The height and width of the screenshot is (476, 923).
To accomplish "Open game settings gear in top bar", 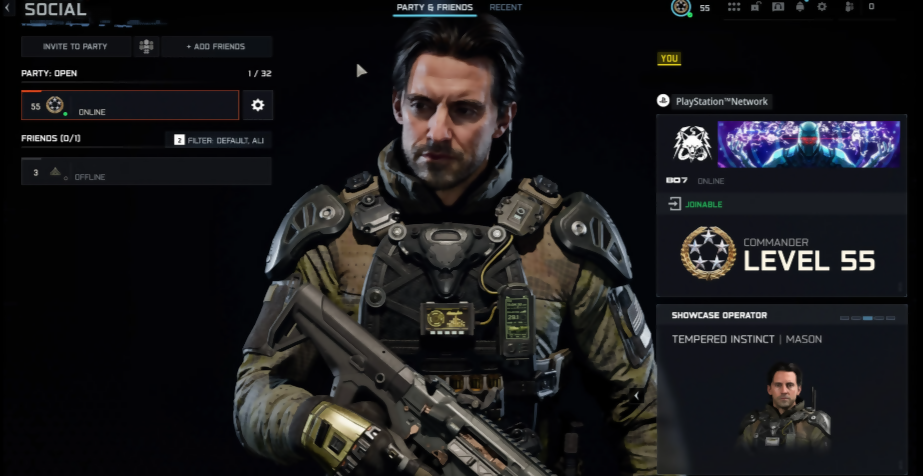I will tap(822, 7).
